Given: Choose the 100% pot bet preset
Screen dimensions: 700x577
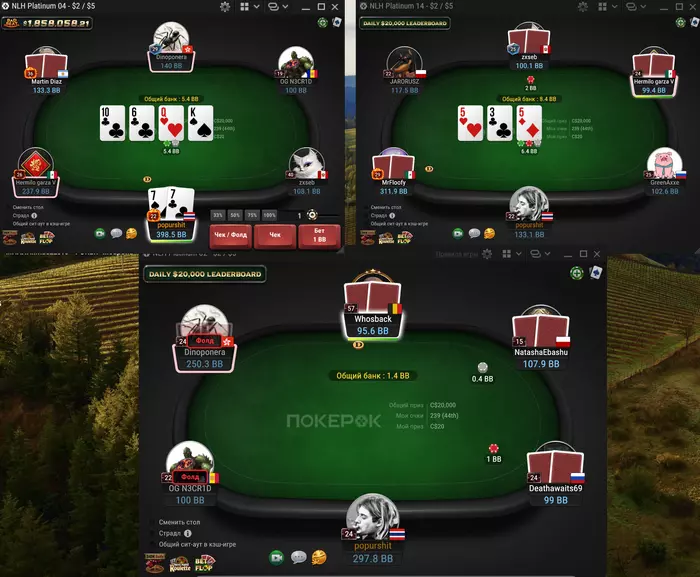Looking at the screenshot, I should point(270,215).
